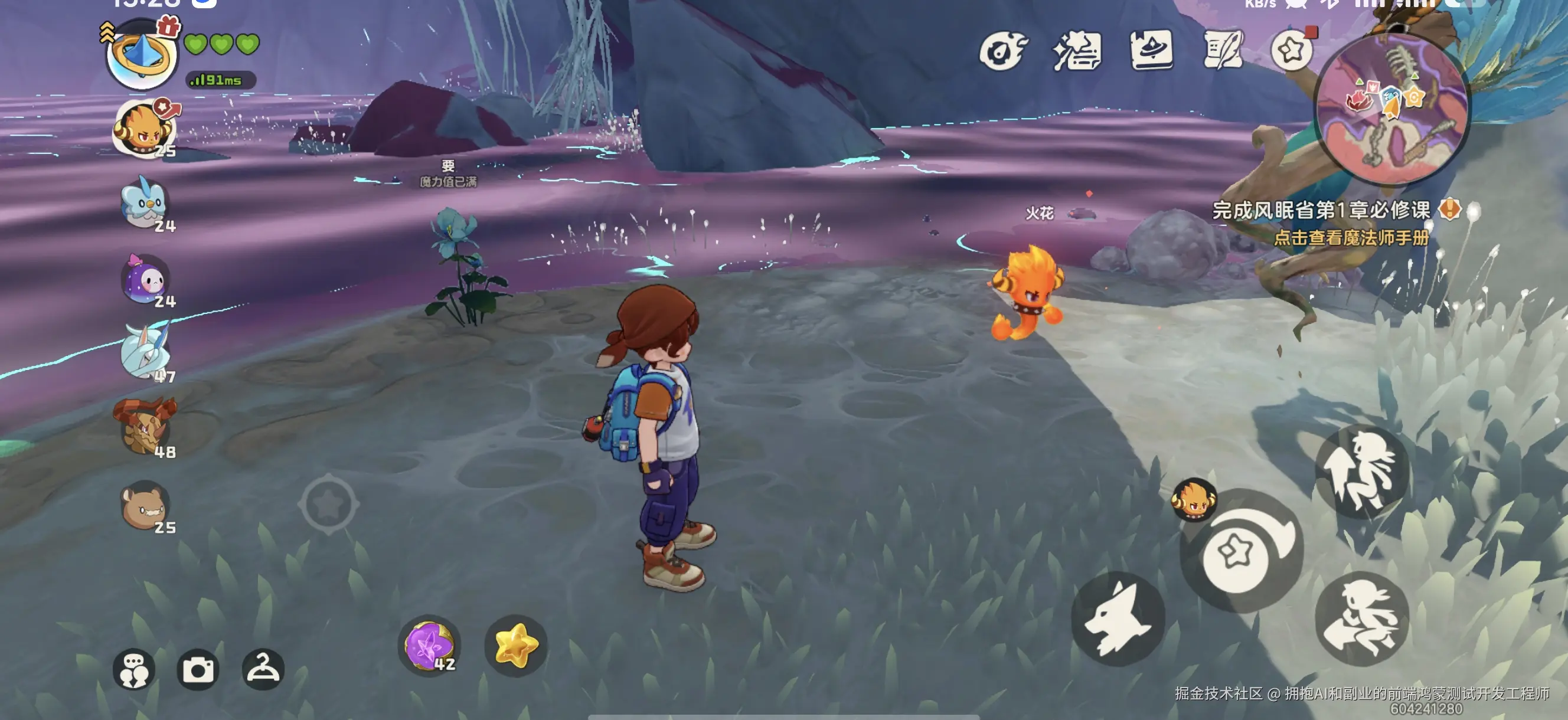Choose the level 24 purple ghost pet
The width and height of the screenshot is (1568, 720).
click(x=146, y=280)
